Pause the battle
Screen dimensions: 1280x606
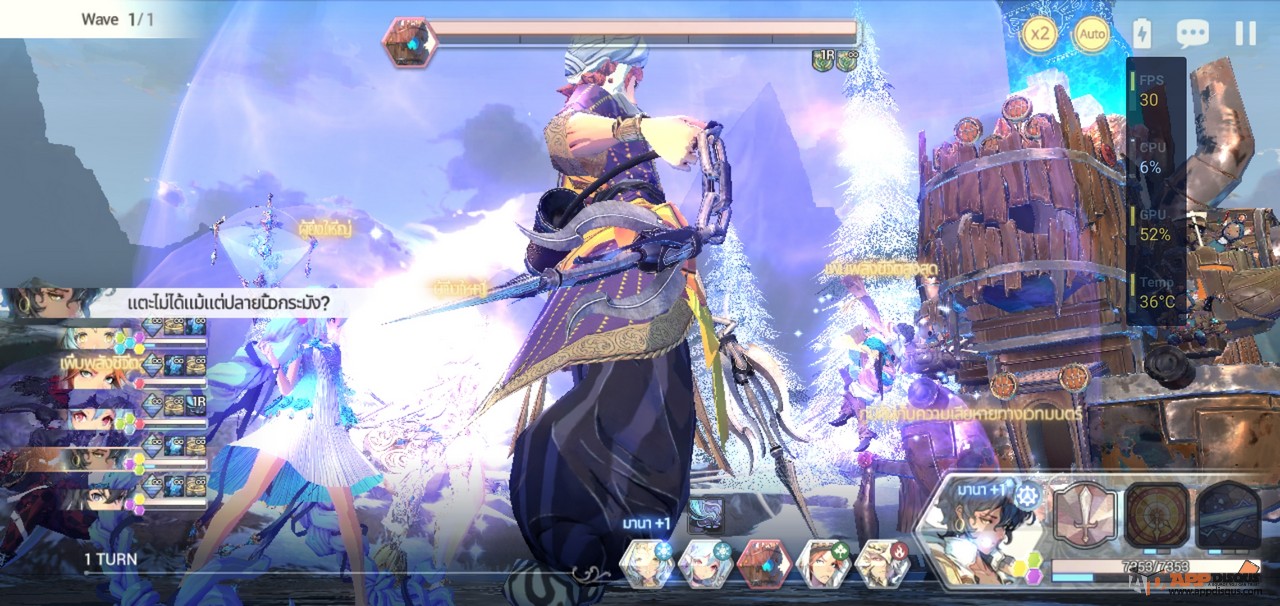pos(1245,34)
